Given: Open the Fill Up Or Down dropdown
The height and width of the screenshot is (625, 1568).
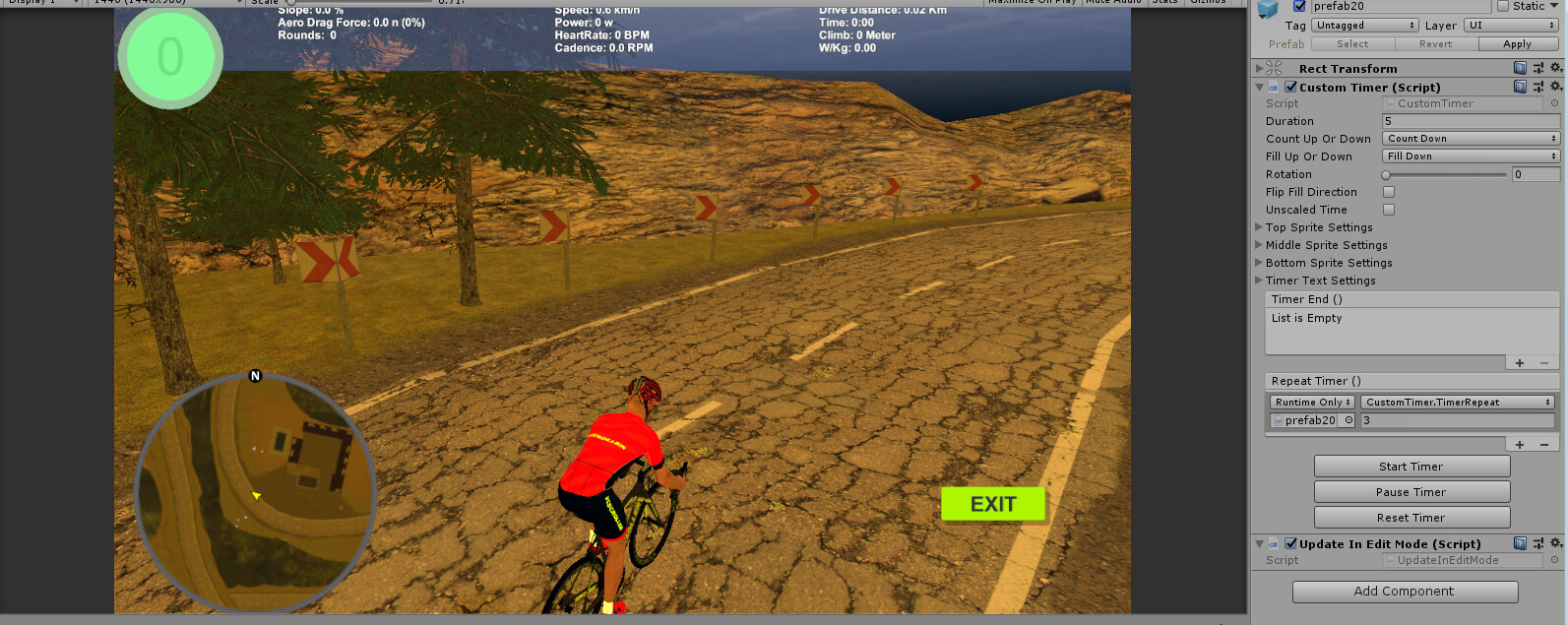Looking at the screenshot, I should click(x=1471, y=156).
